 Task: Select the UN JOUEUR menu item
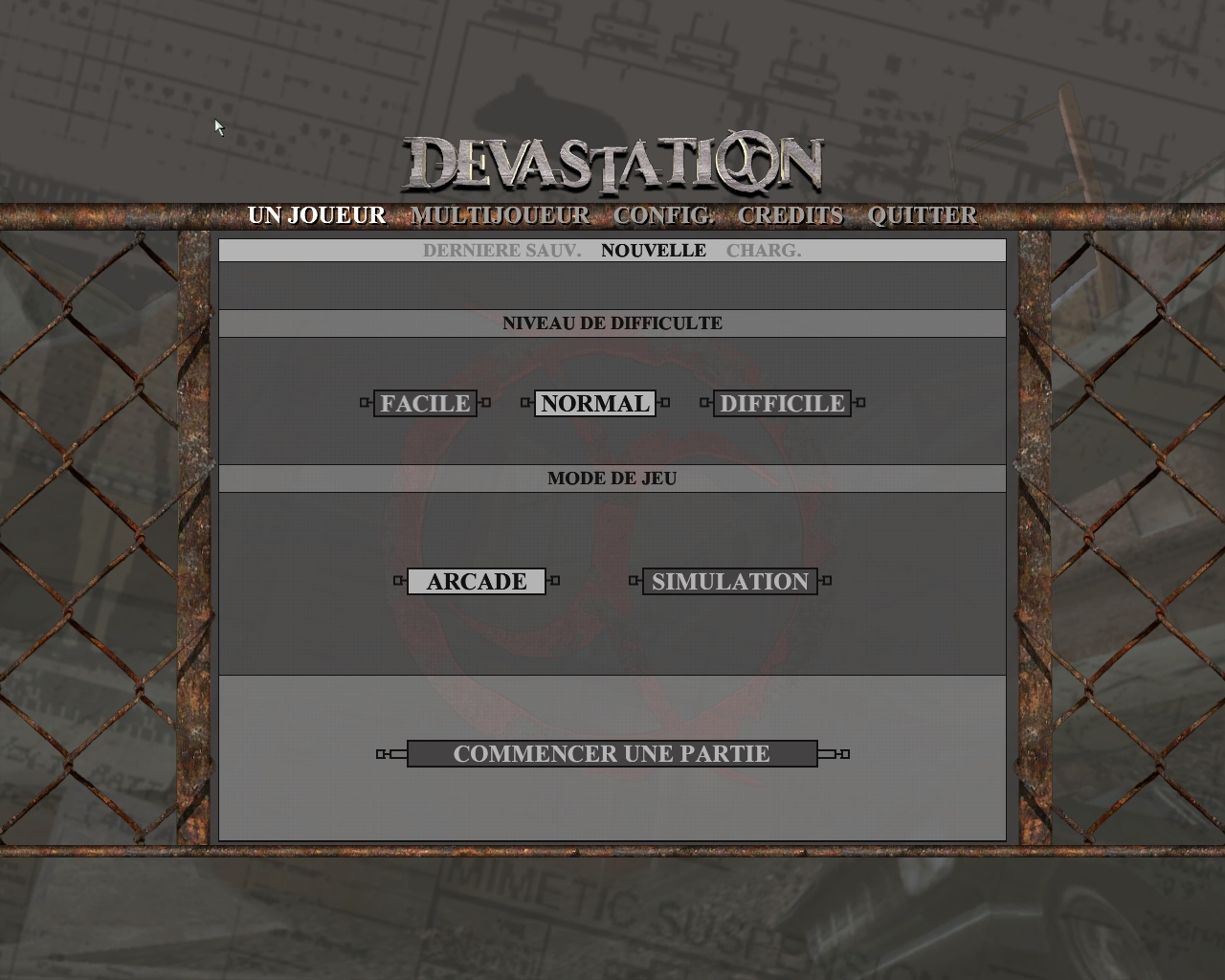click(x=317, y=215)
